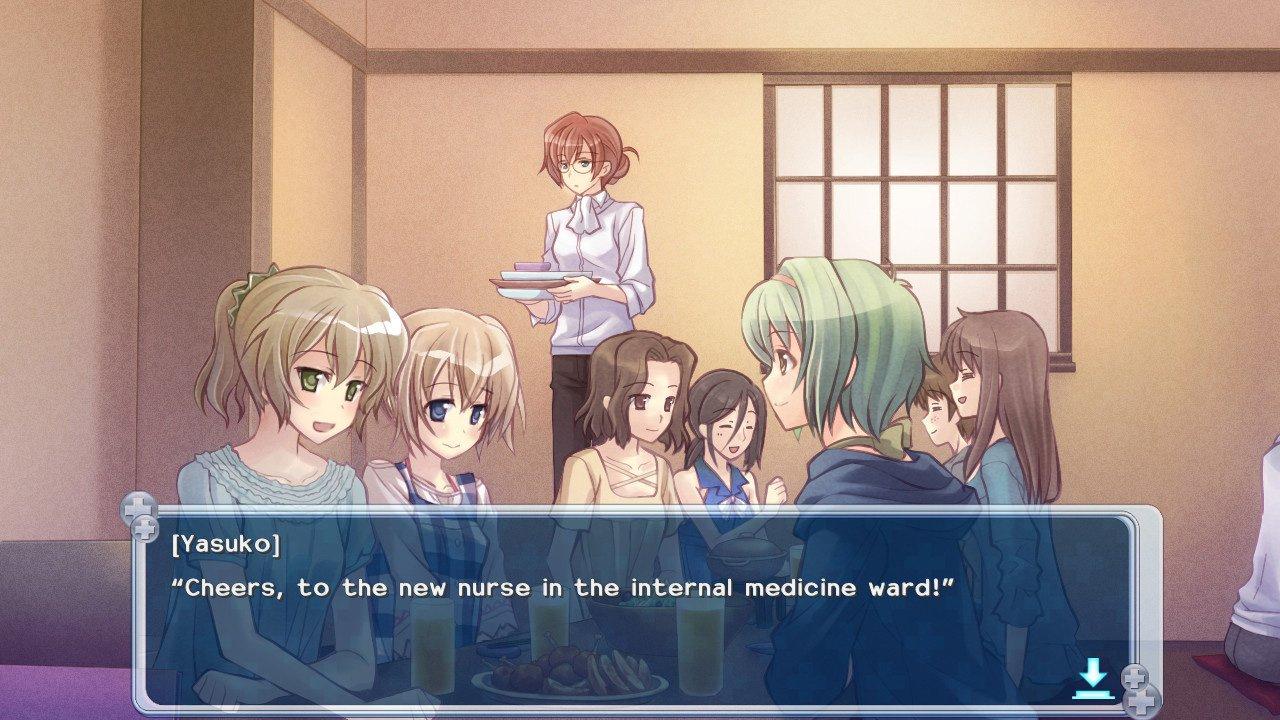1280x720 pixels.
Task: Click the cyan down-arrow advance indicator
Action: [1092, 679]
